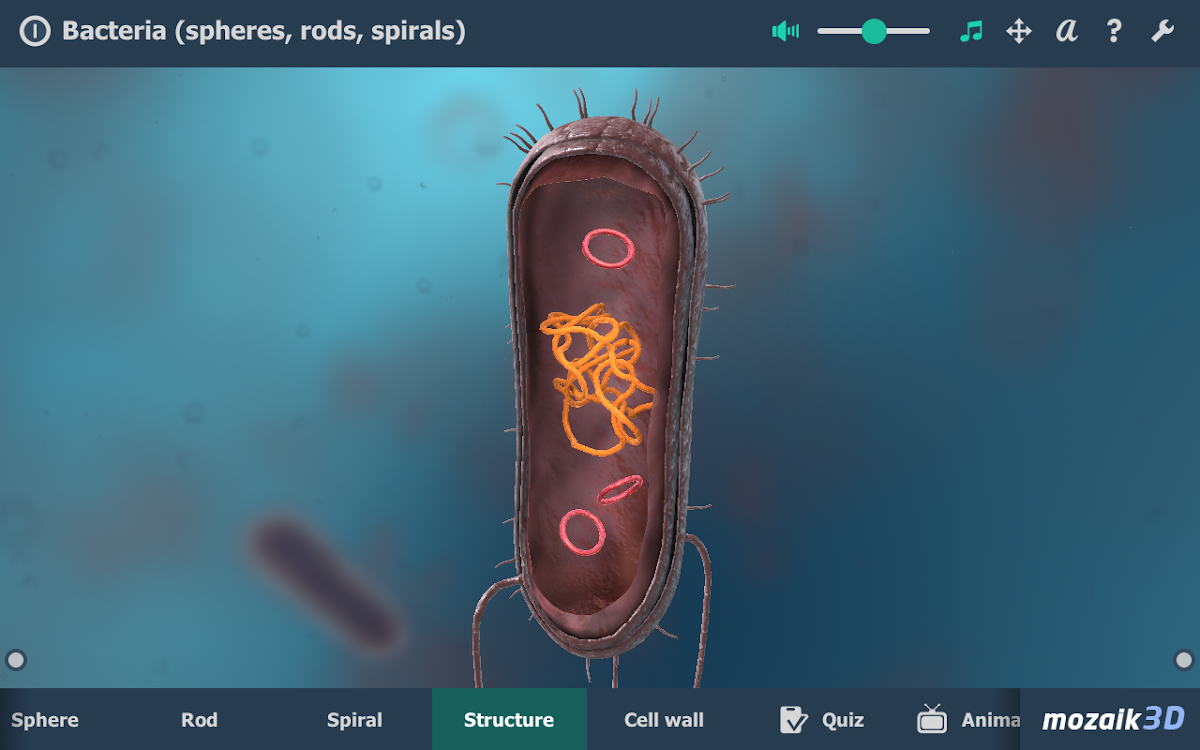Switch to the Sphere tab
Screen dimensions: 1200x750
45,720
